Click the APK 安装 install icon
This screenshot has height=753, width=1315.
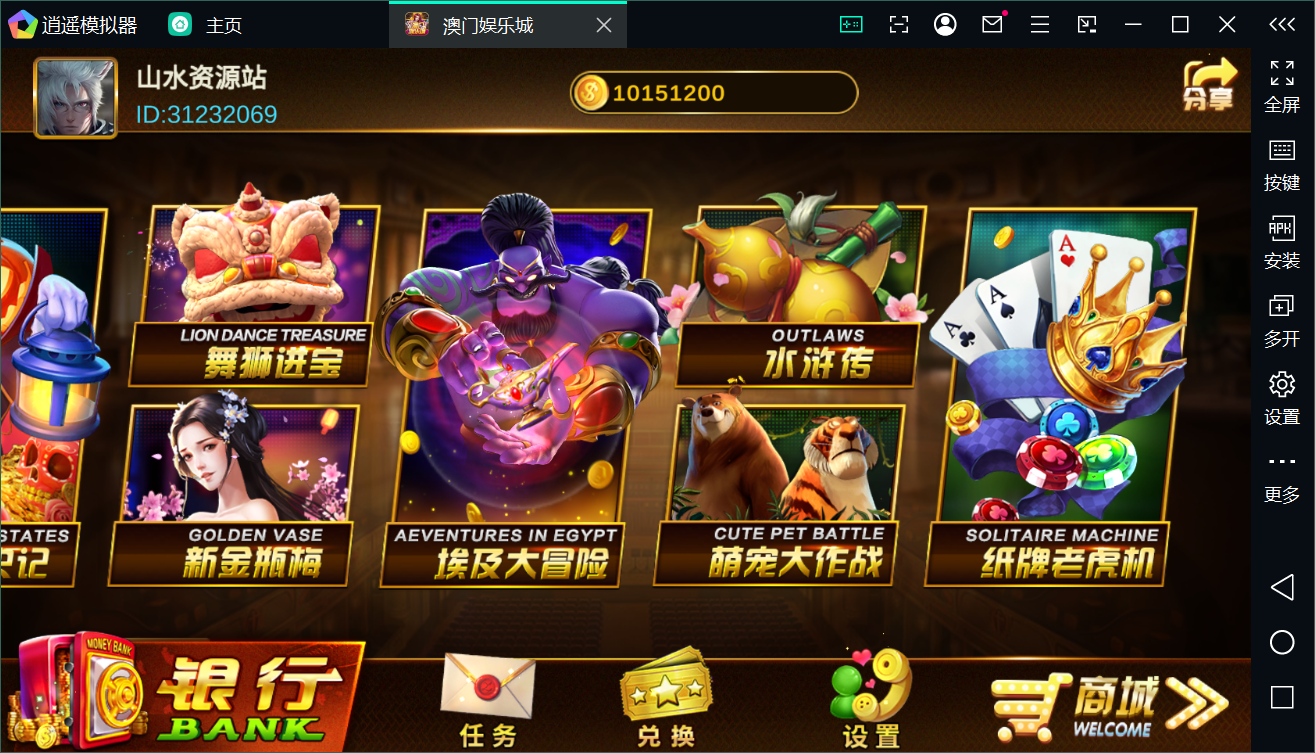point(1281,229)
